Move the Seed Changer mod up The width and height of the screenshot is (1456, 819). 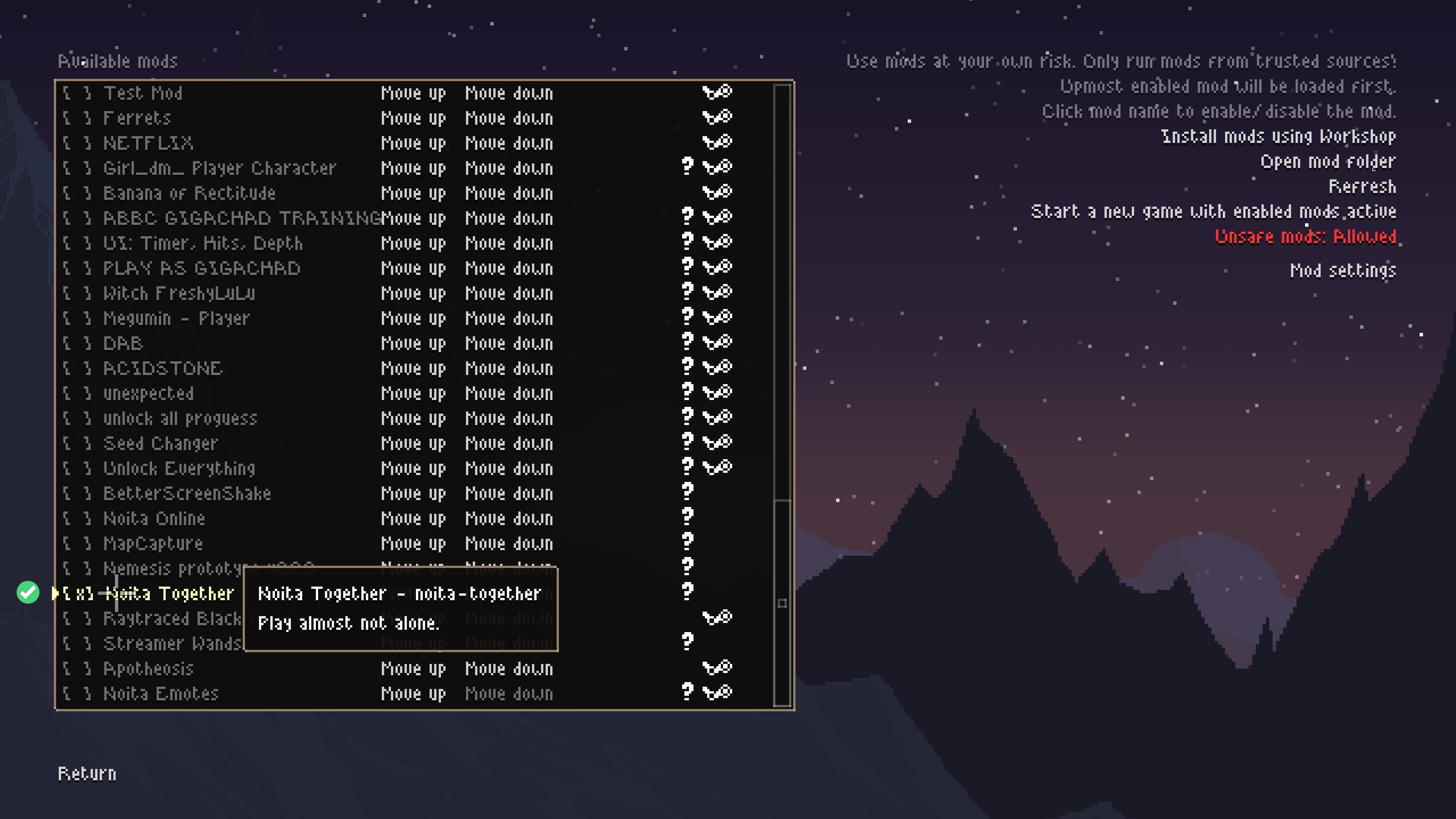413,444
